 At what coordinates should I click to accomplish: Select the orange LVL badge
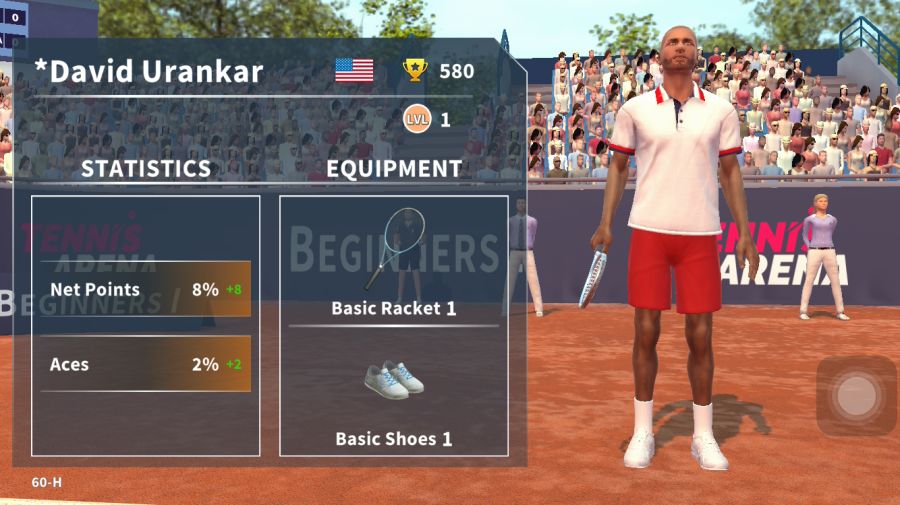(x=417, y=120)
